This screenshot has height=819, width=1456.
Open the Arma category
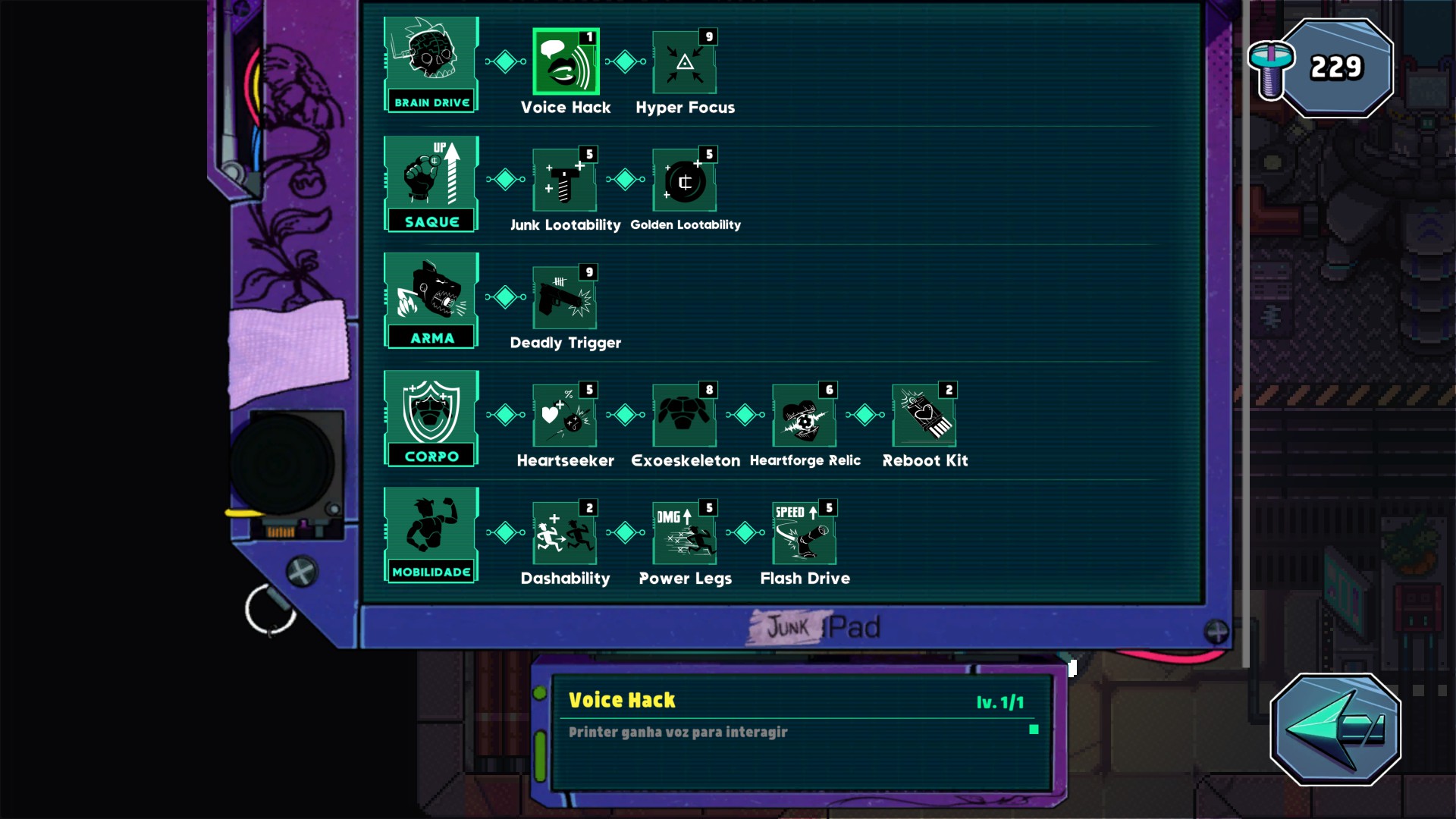click(x=431, y=301)
